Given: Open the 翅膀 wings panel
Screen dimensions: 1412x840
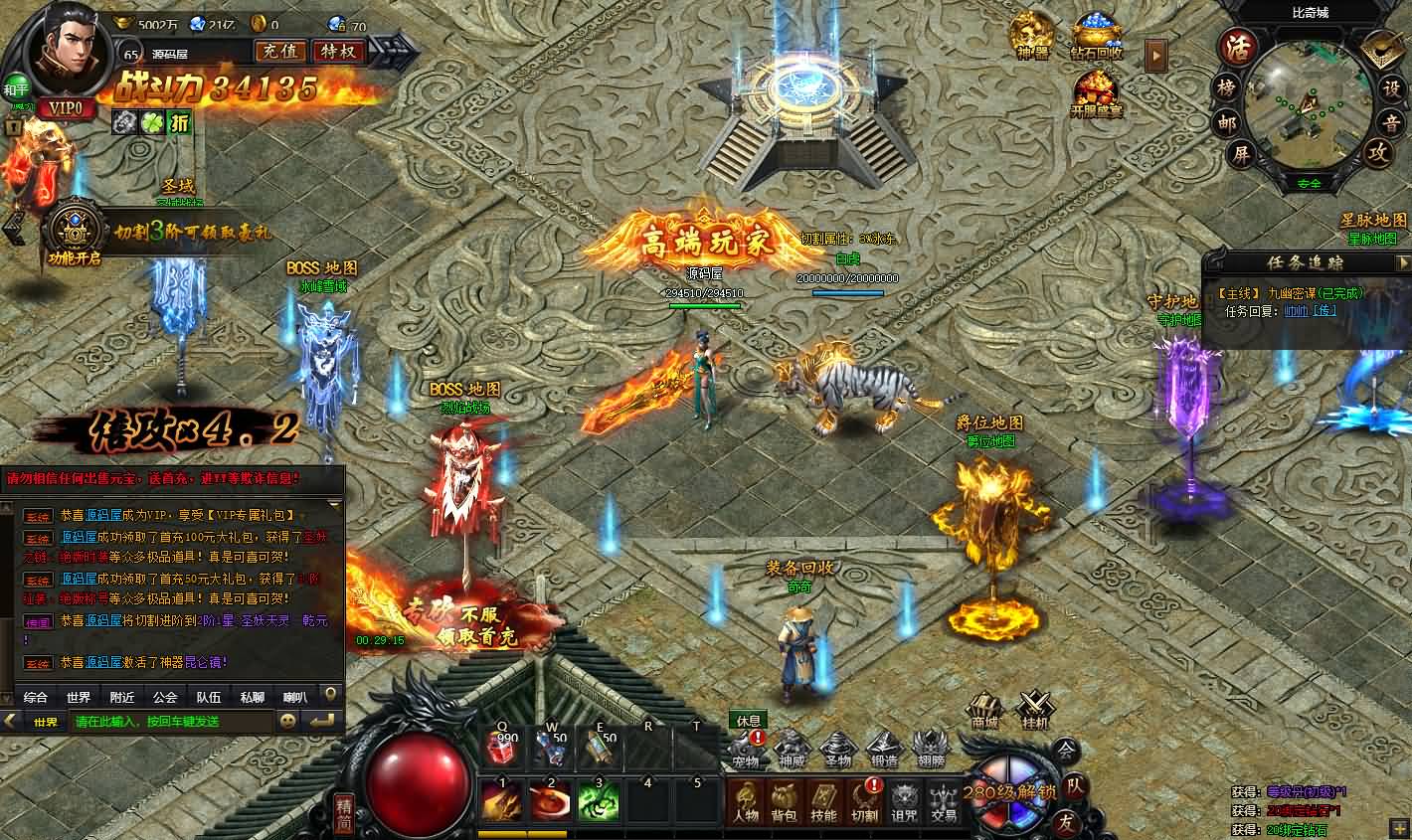Looking at the screenshot, I should (932, 746).
